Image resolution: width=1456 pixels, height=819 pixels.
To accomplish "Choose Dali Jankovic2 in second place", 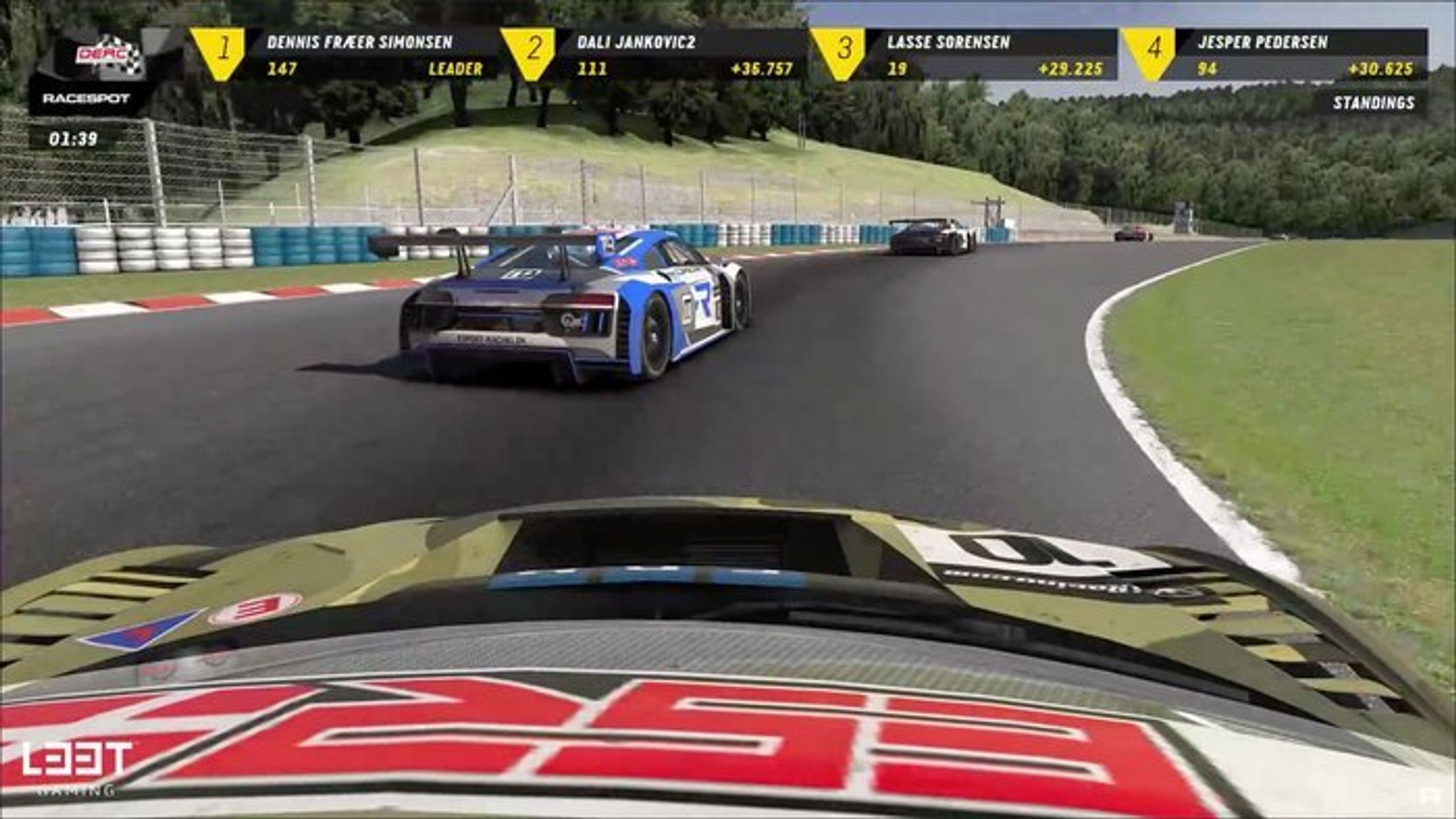I will click(x=670, y=55).
